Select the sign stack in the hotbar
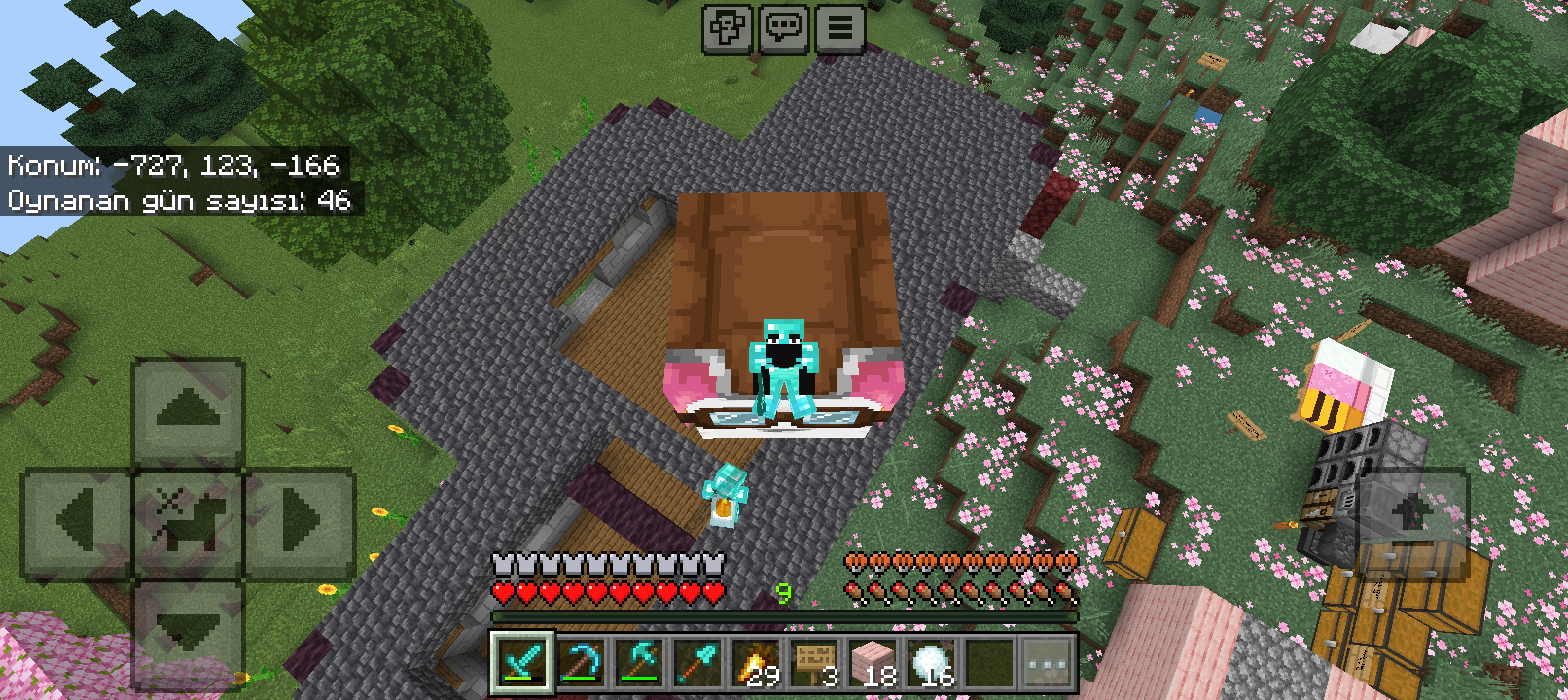 click(814, 664)
